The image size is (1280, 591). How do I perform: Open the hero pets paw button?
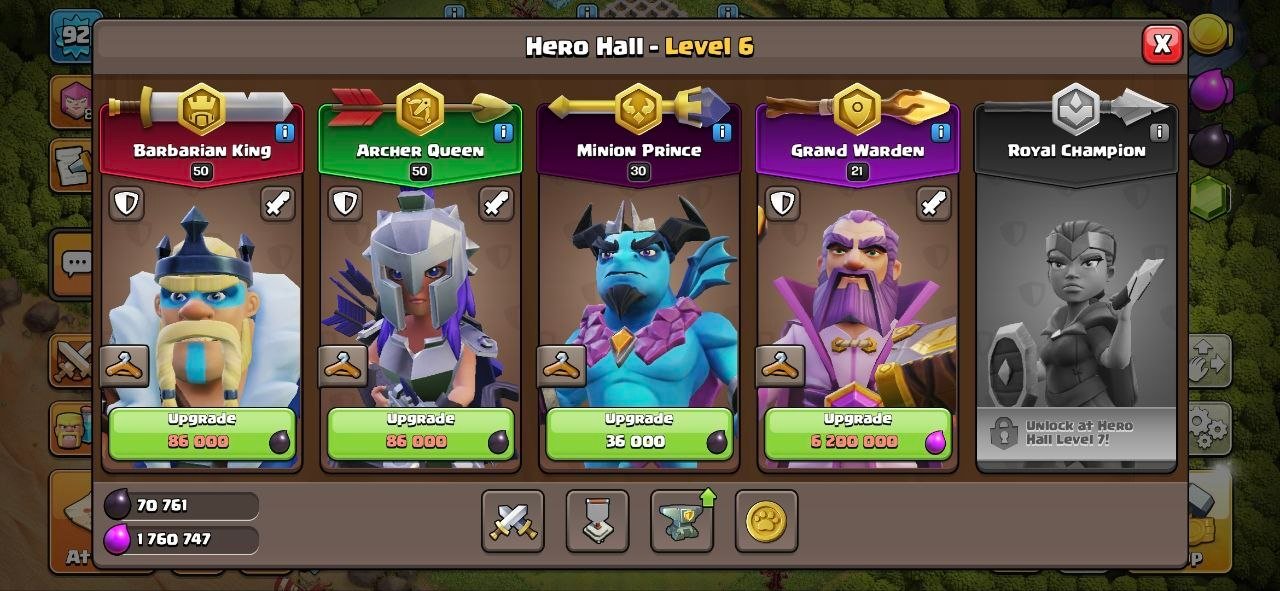pos(766,521)
